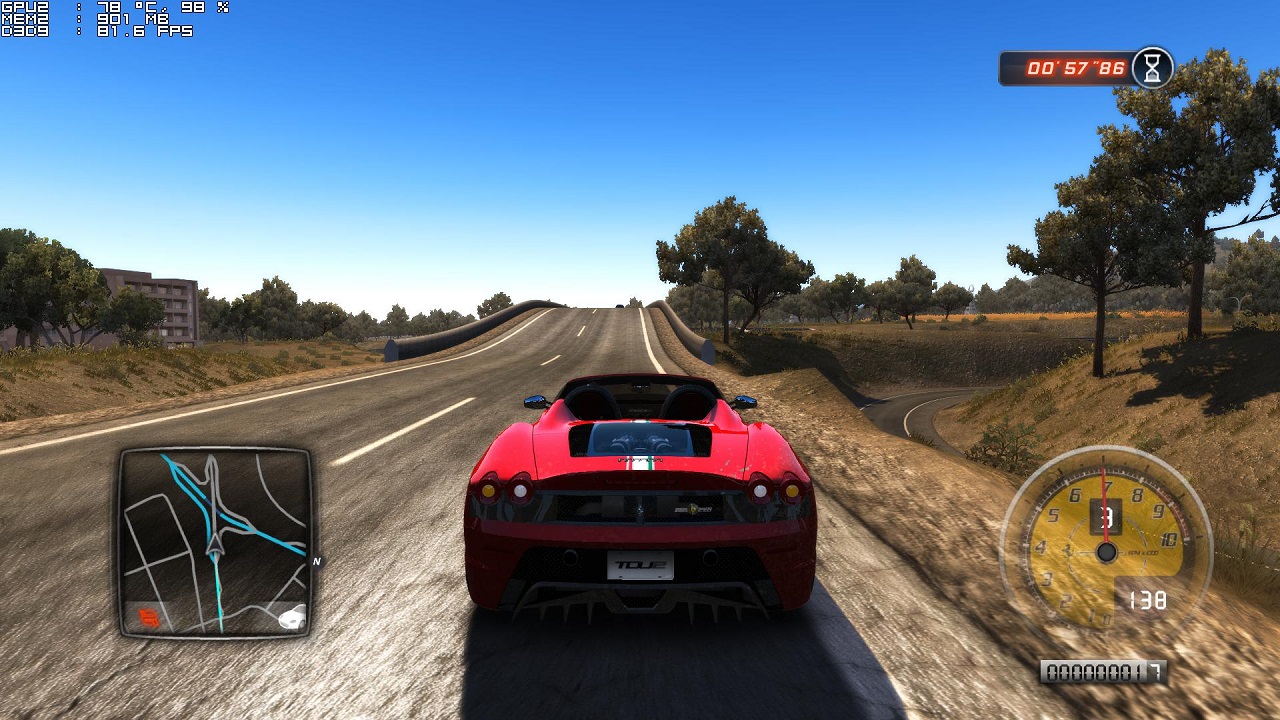This screenshot has width=1280, height=720.
Task: Click the orange icon in minimap corner
Action: (150, 618)
